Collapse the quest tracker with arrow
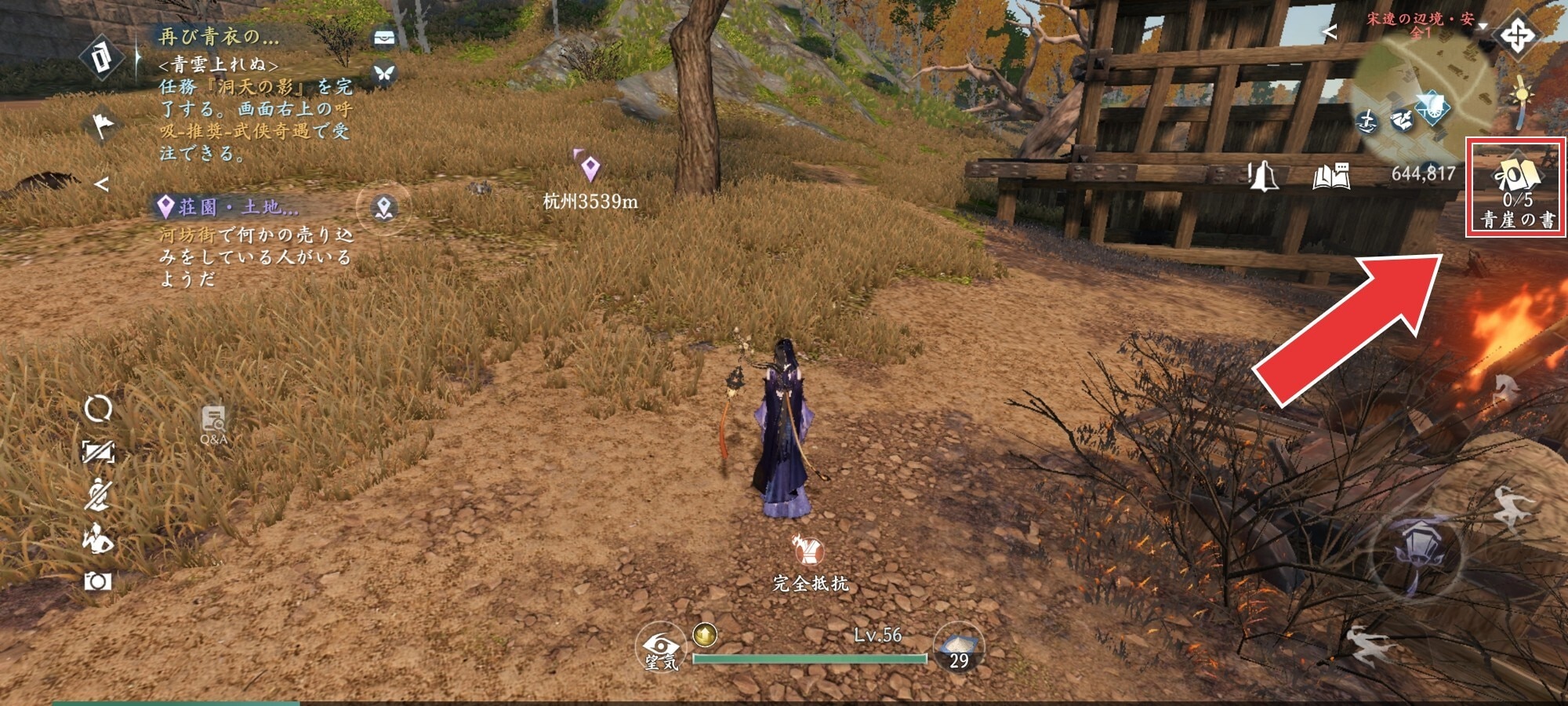Viewport: 1568px width, 706px height. coord(101,184)
